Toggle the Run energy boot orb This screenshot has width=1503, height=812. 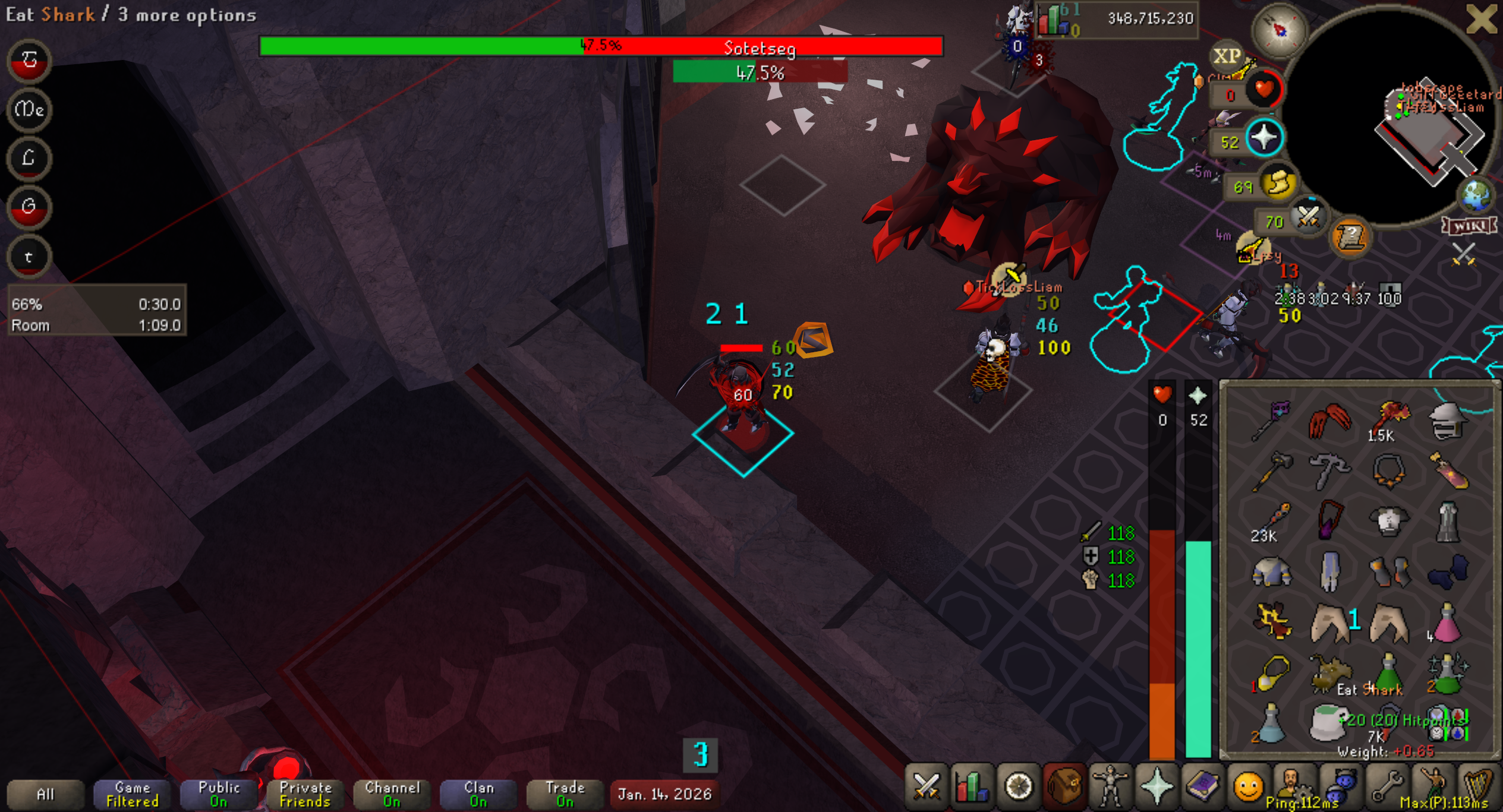[1279, 183]
